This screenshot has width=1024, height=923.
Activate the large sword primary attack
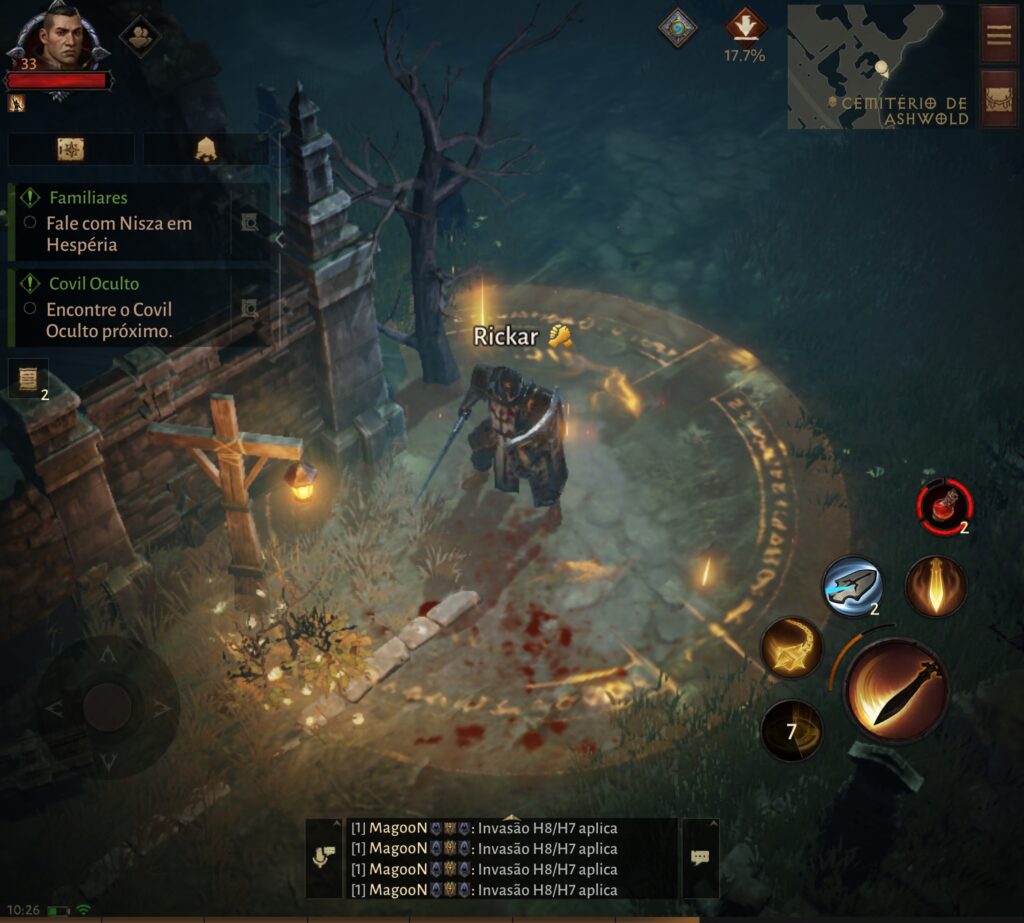896,690
